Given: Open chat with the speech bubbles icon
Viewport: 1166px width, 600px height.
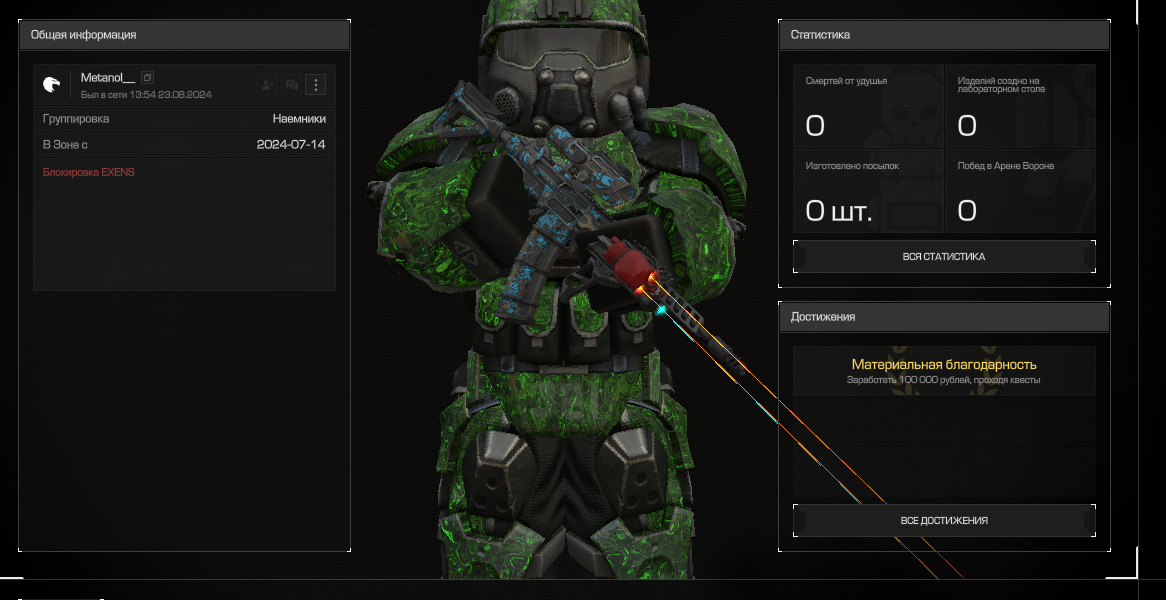Looking at the screenshot, I should 291,85.
